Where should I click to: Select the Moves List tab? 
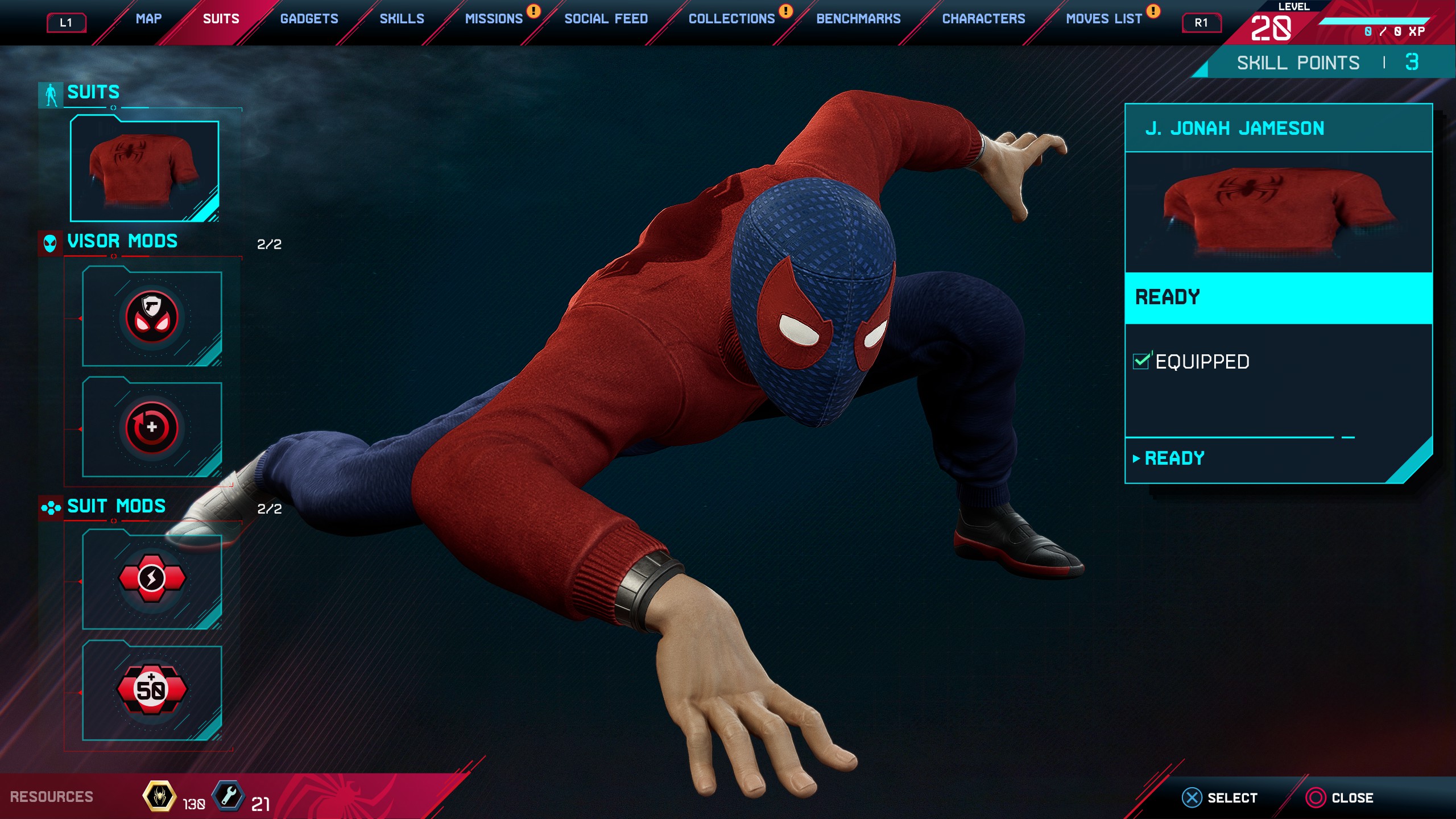[1103, 19]
